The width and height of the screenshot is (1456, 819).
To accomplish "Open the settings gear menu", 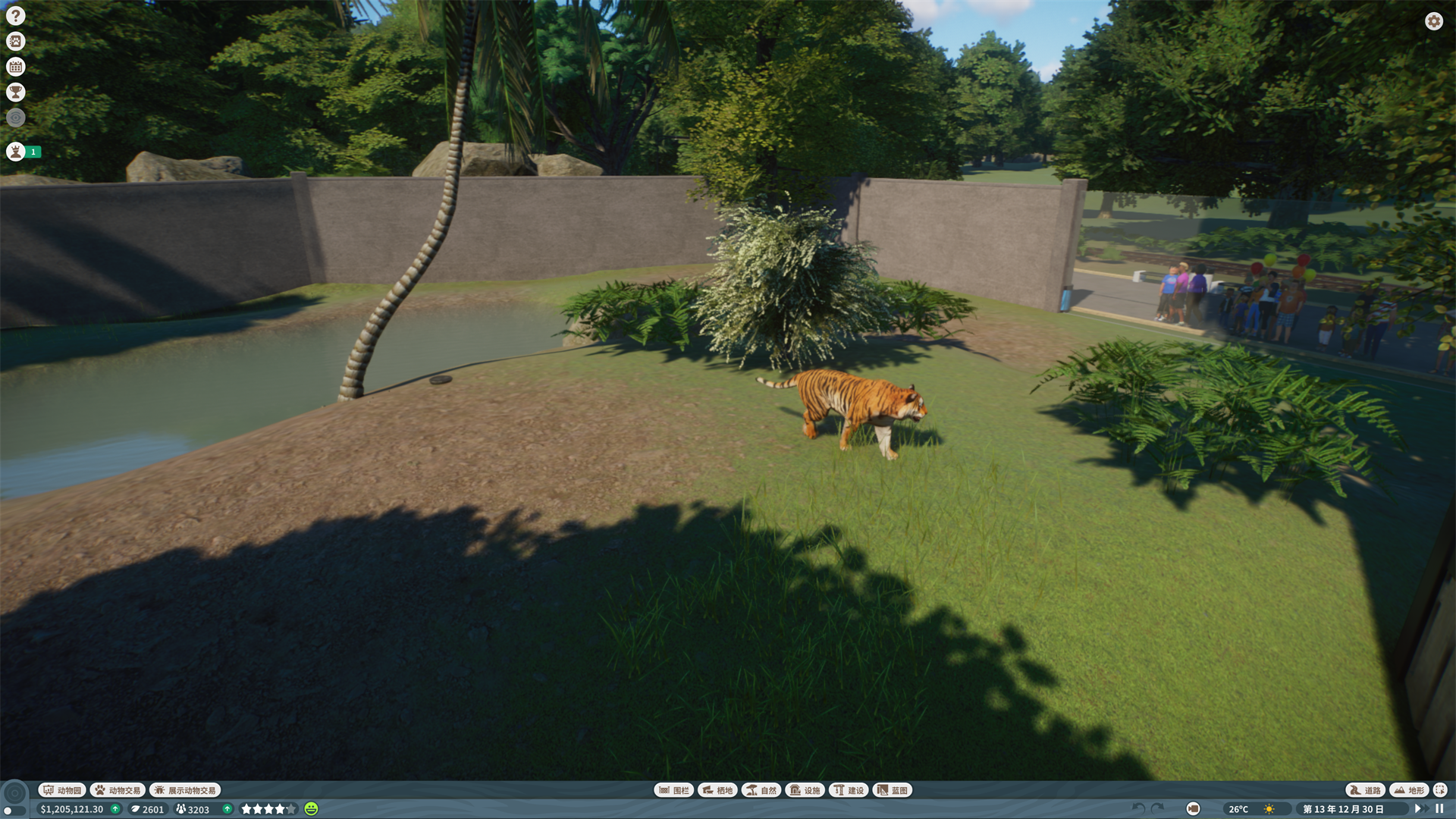I will click(x=1433, y=21).
